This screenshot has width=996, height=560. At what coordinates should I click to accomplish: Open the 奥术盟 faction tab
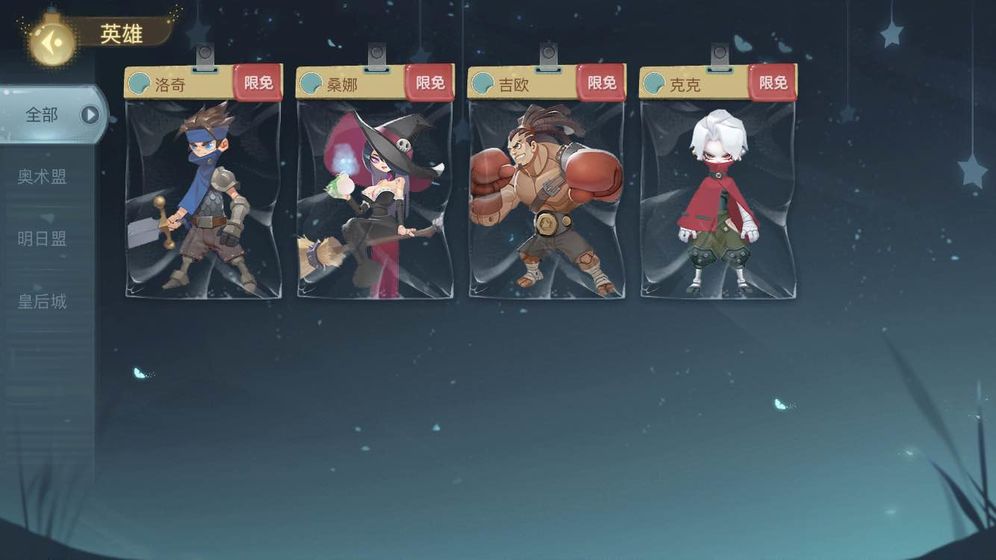42,177
